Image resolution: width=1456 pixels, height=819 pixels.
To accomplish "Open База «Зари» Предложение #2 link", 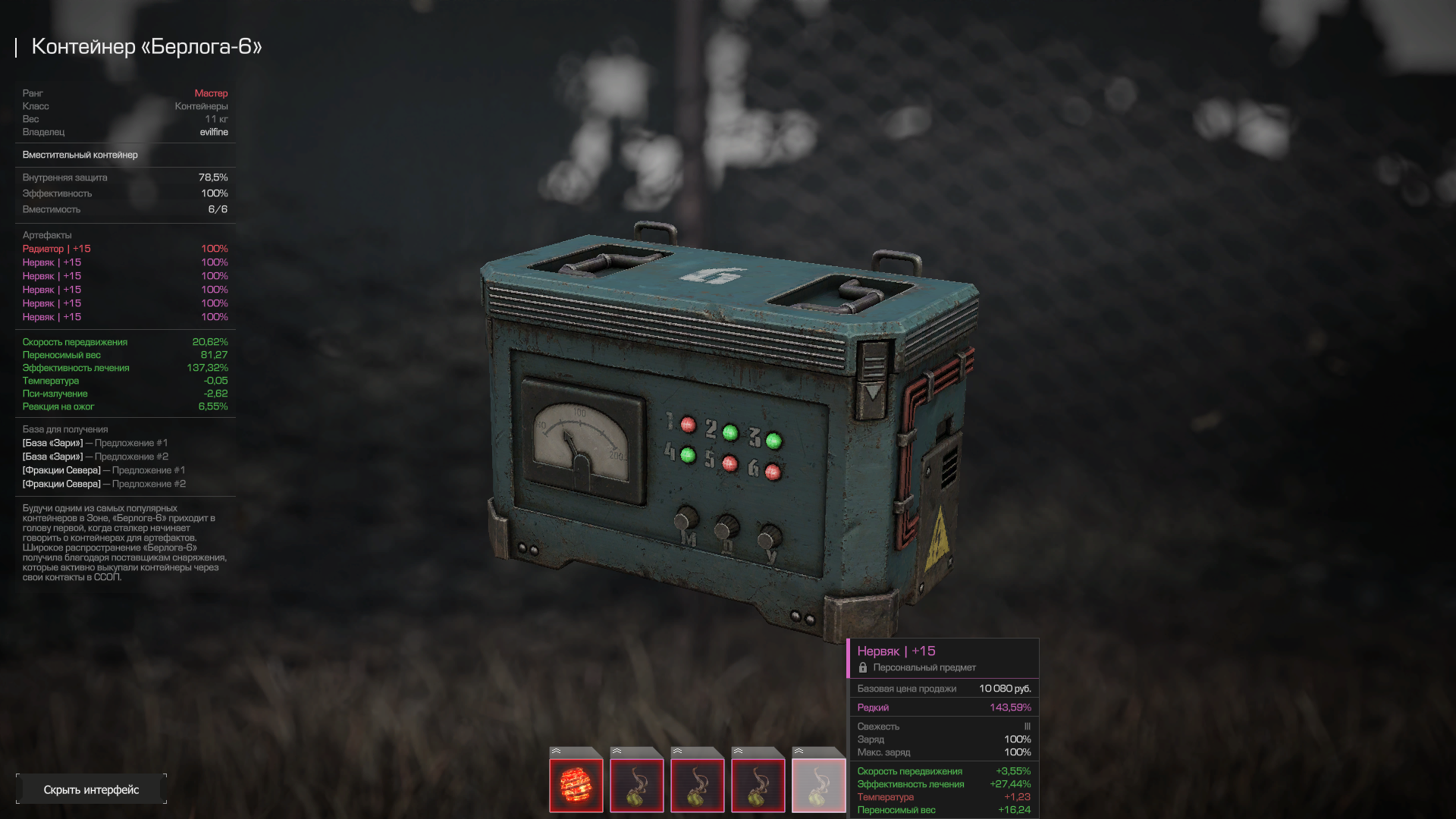I will [96, 457].
